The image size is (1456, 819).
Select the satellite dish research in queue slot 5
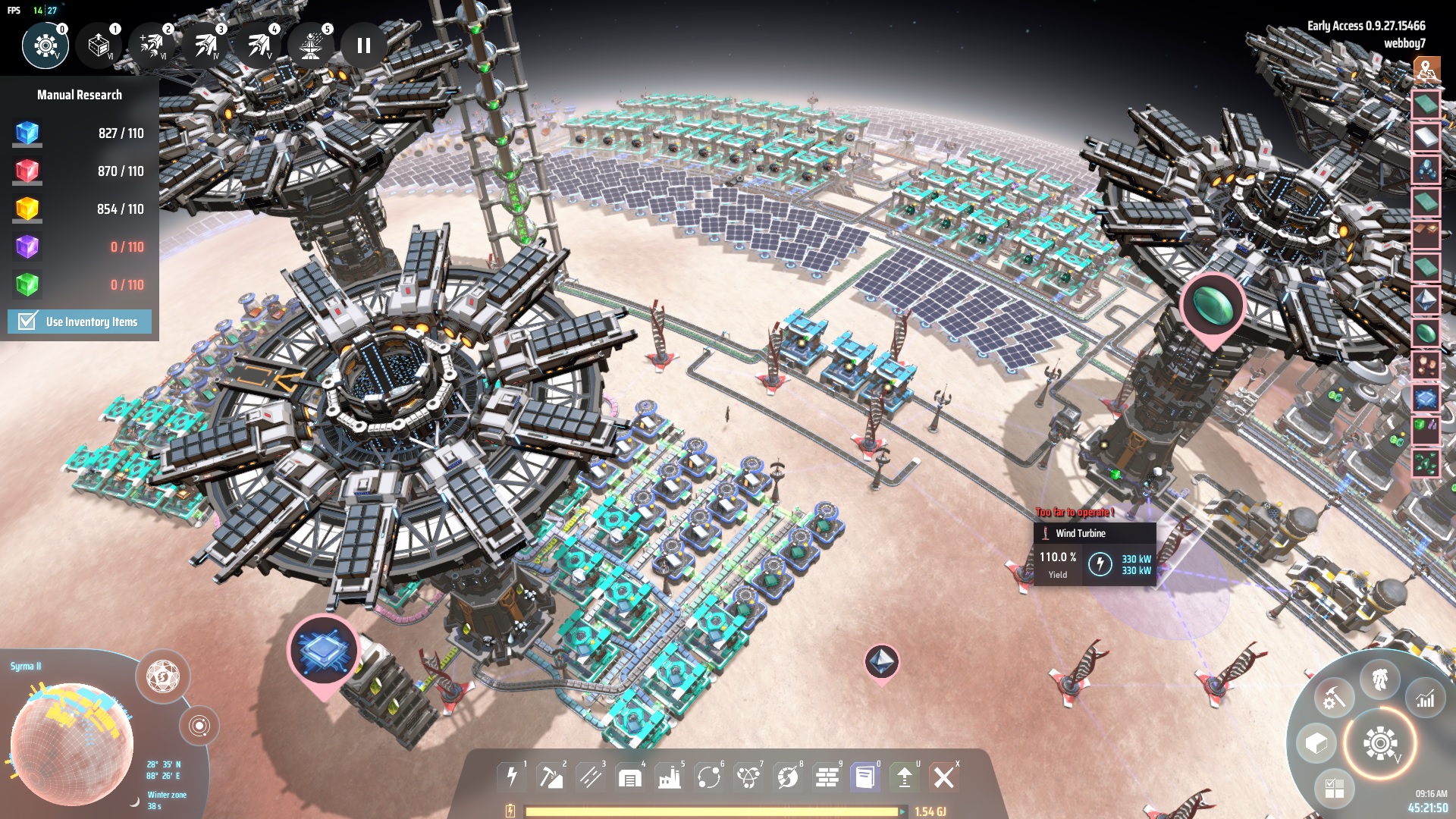pos(311,45)
